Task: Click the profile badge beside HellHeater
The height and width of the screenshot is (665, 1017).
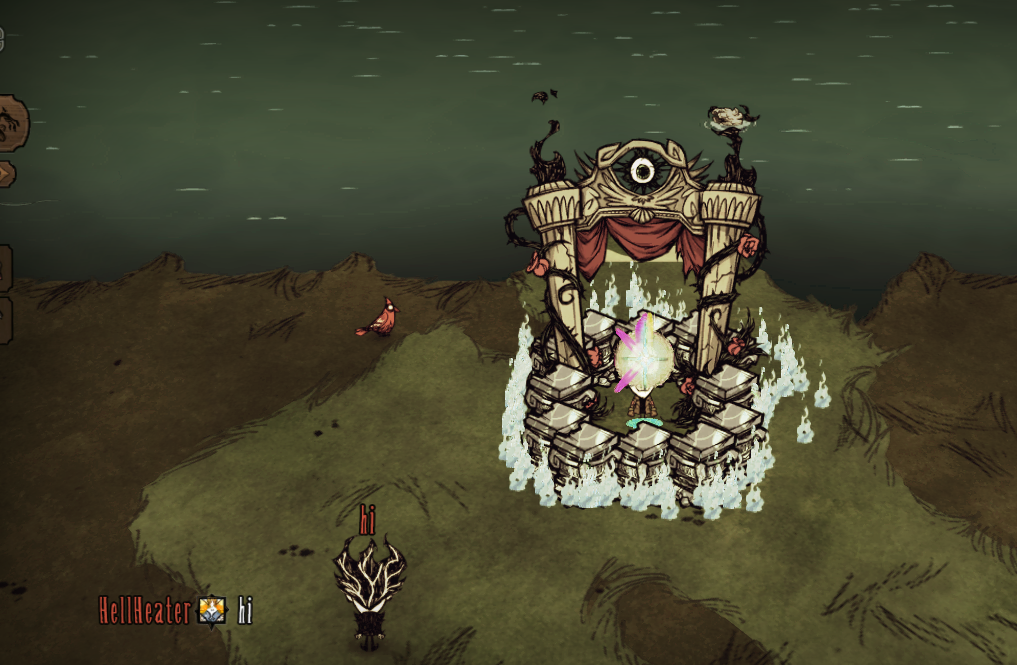Action: pyautogui.click(x=212, y=610)
